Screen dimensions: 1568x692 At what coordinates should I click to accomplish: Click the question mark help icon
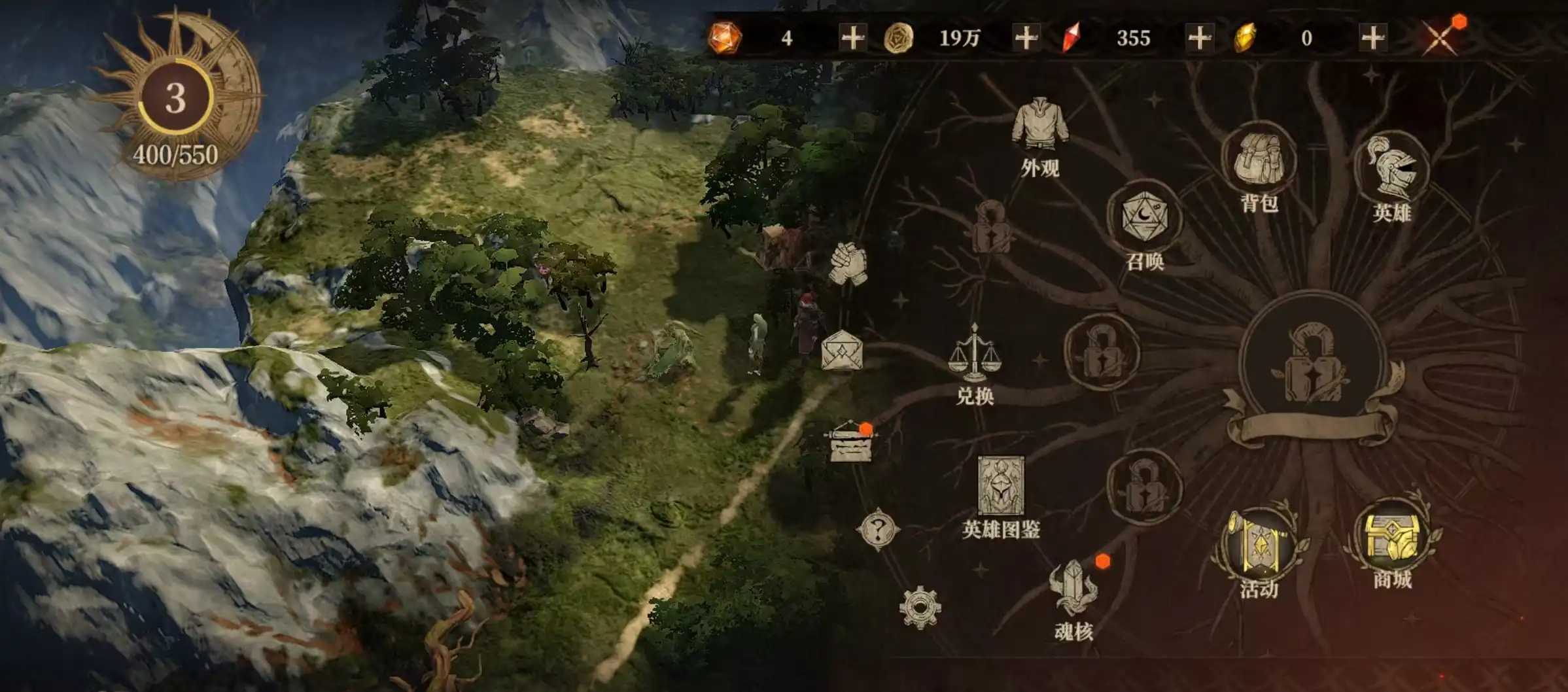pyautogui.click(x=878, y=529)
